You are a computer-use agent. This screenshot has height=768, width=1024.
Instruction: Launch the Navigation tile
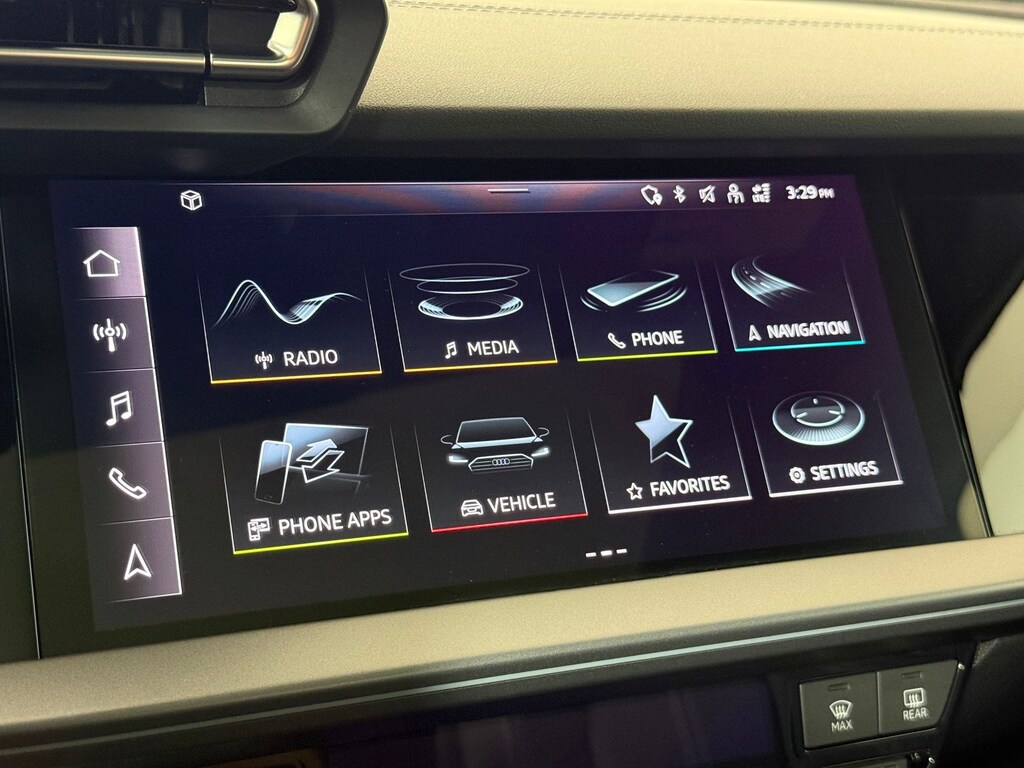pyautogui.click(x=794, y=305)
